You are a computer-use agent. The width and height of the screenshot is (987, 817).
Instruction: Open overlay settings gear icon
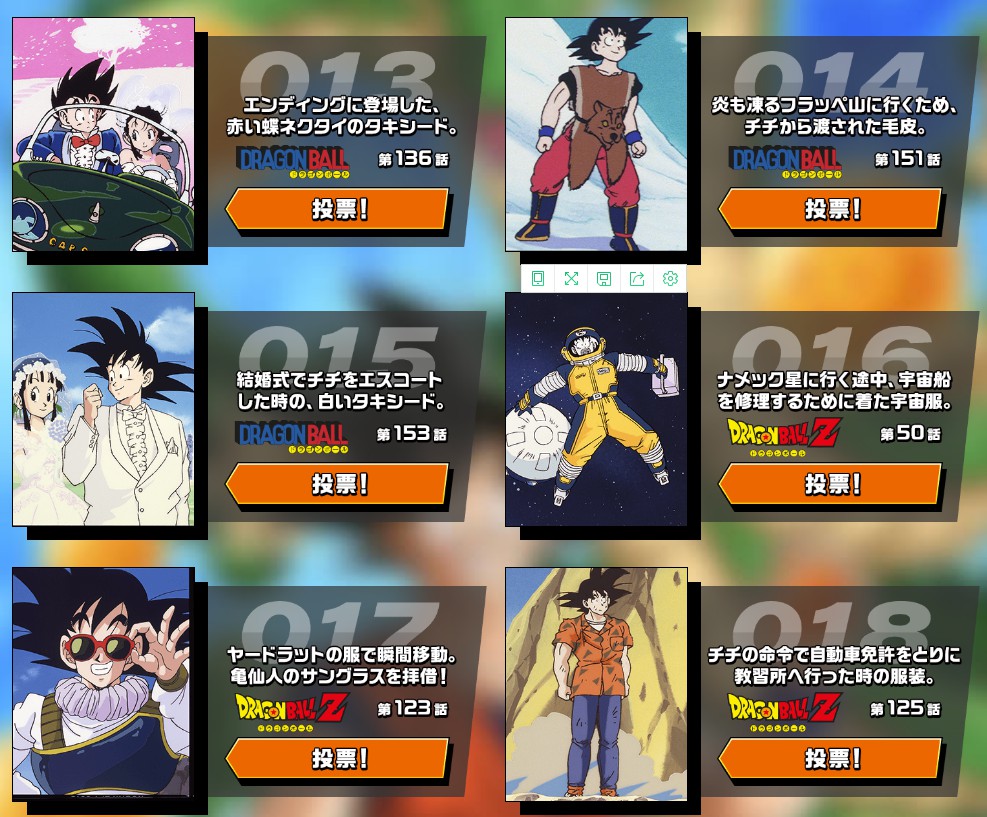(x=670, y=278)
